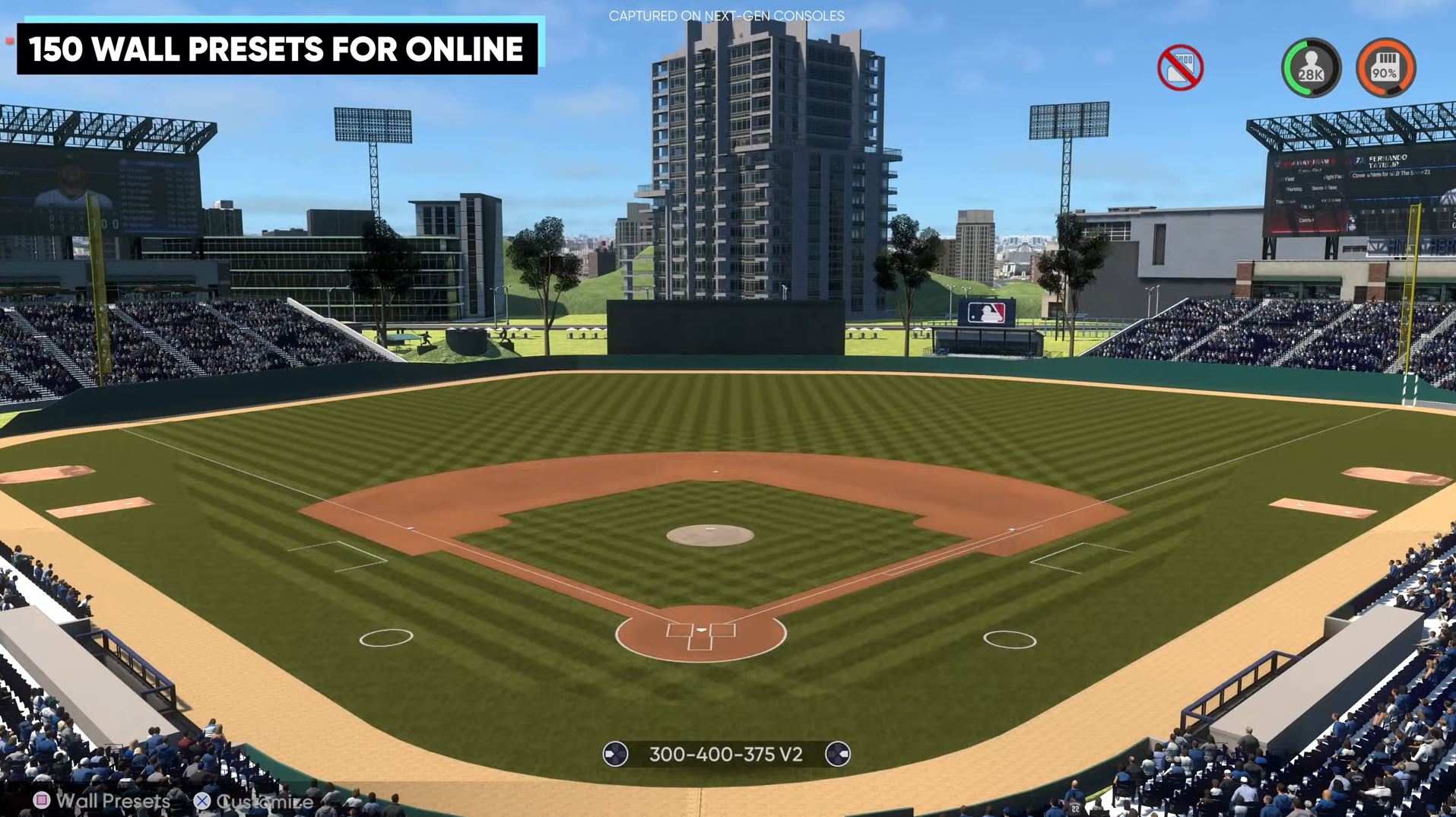Open the Wall Presets option

click(x=102, y=800)
